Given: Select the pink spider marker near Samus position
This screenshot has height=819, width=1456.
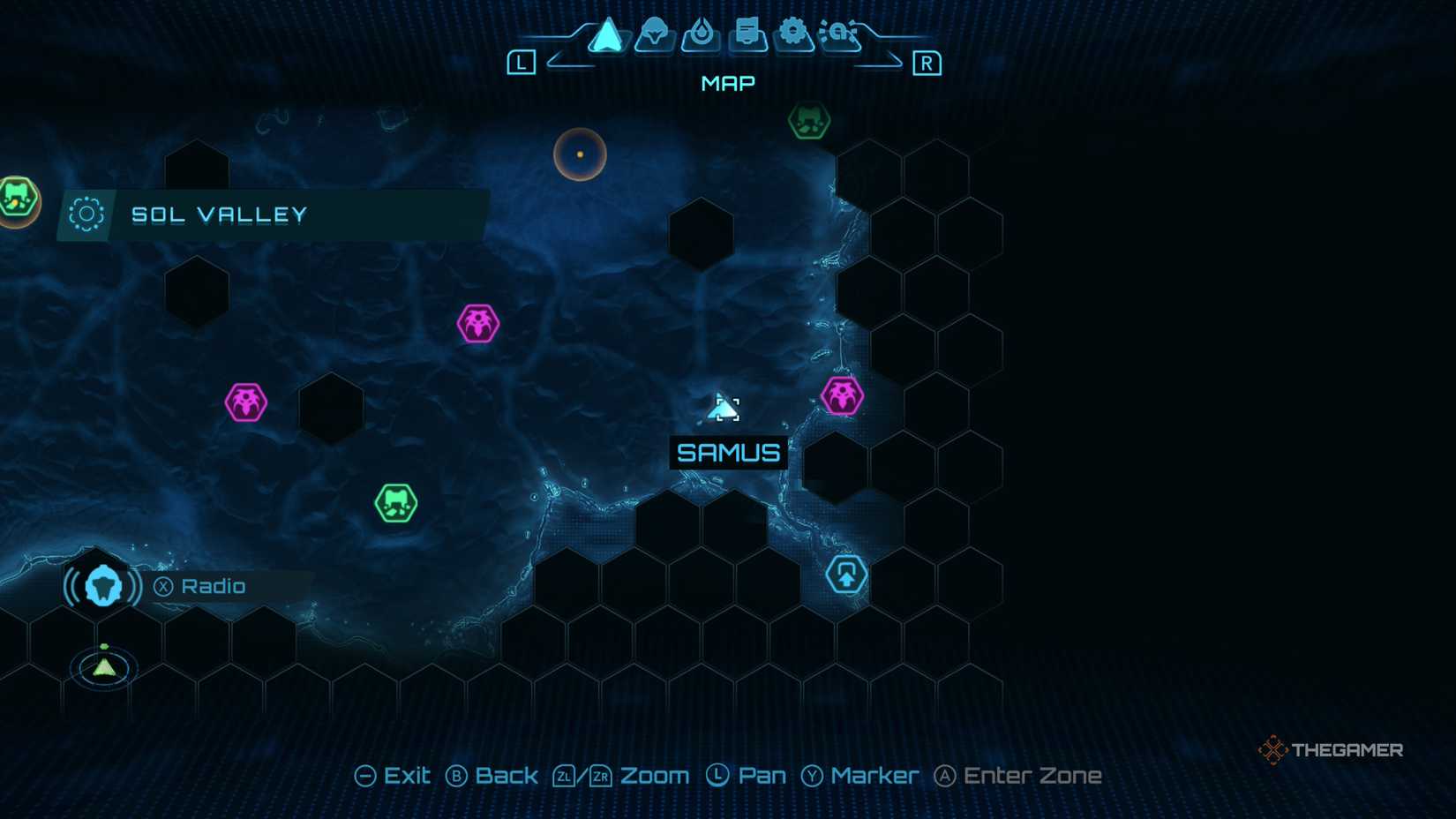Looking at the screenshot, I should (x=844, y=395).
